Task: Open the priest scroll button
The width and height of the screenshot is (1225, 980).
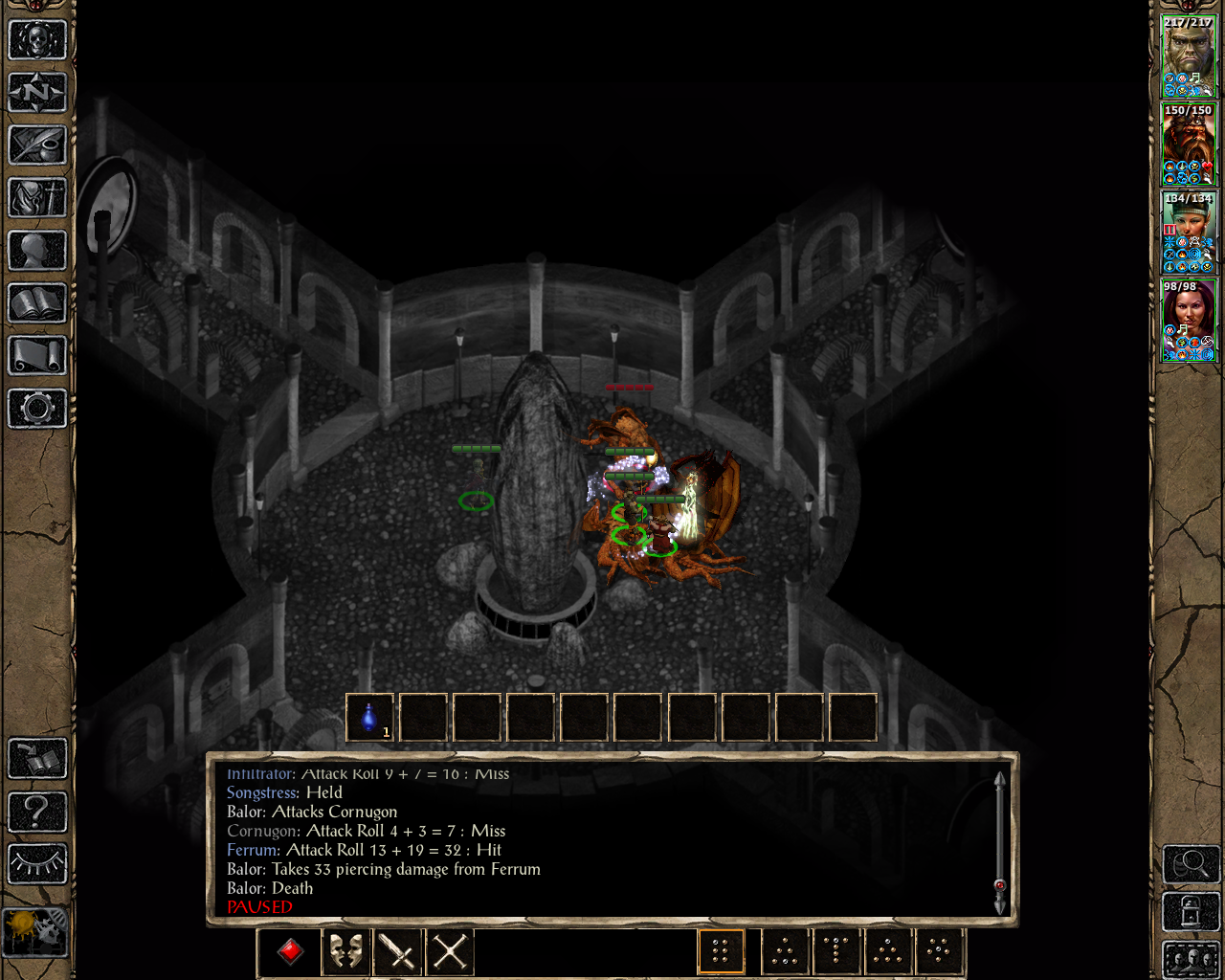Action: (37, 356)
